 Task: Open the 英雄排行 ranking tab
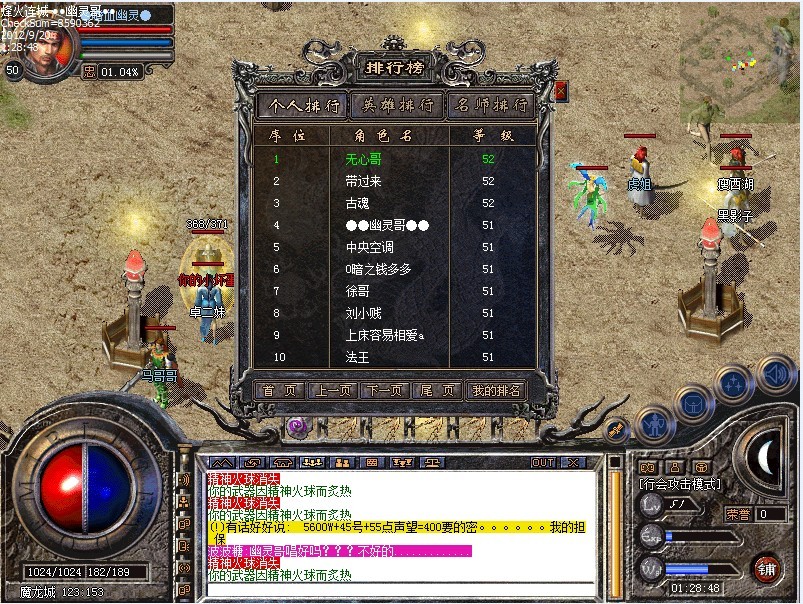pos(397,105)
